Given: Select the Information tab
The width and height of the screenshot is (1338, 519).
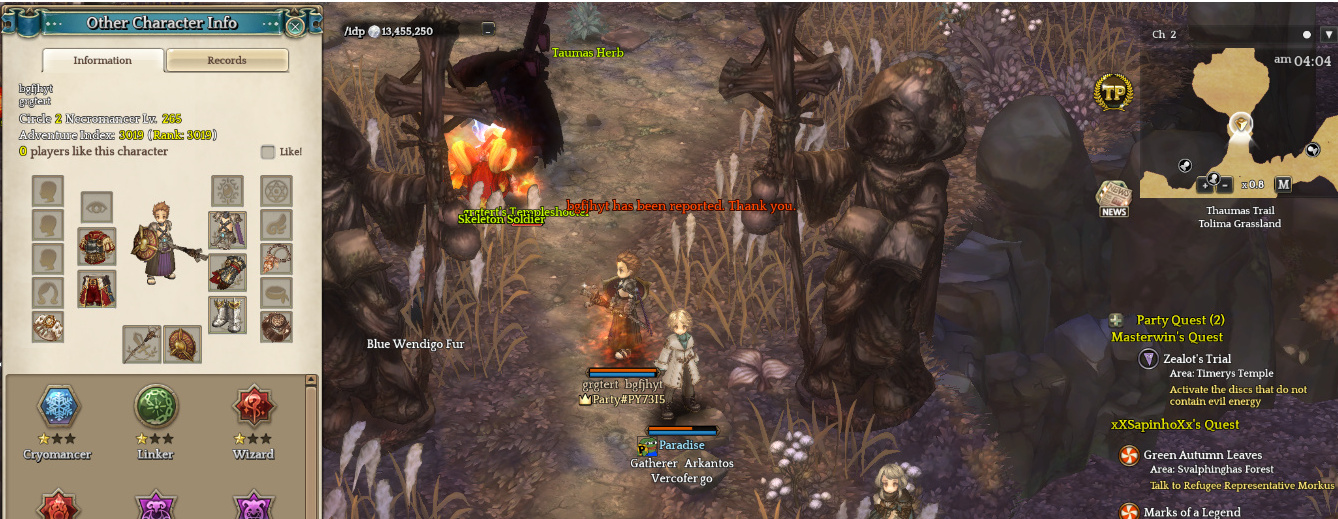Looking at the screenshot, I should tap(102, 61).
